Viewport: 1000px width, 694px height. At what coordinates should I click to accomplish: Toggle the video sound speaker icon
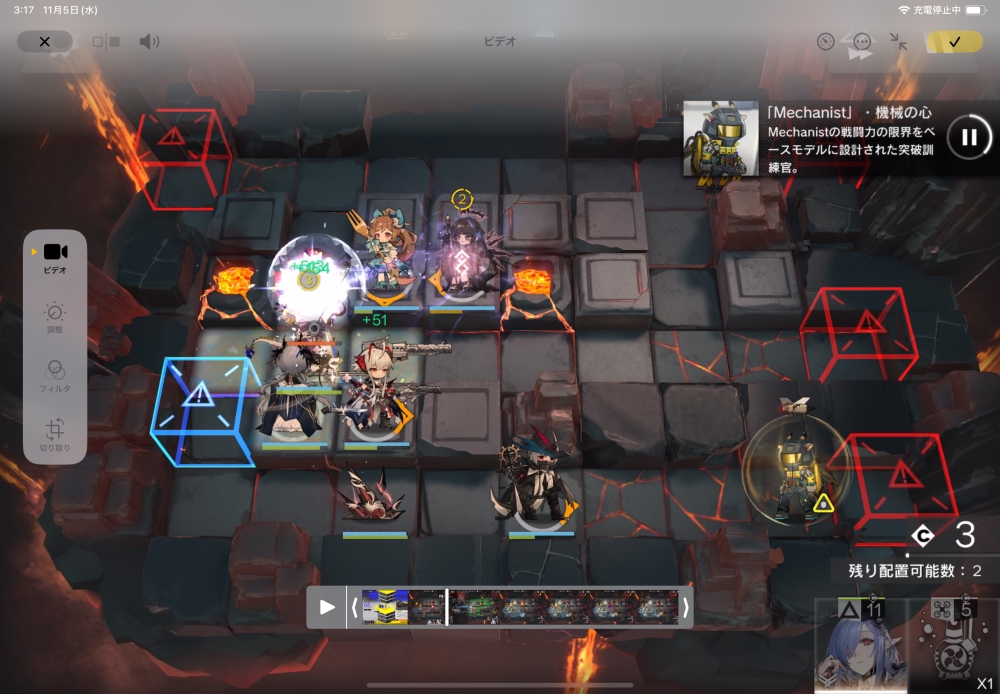coord(149,41)
